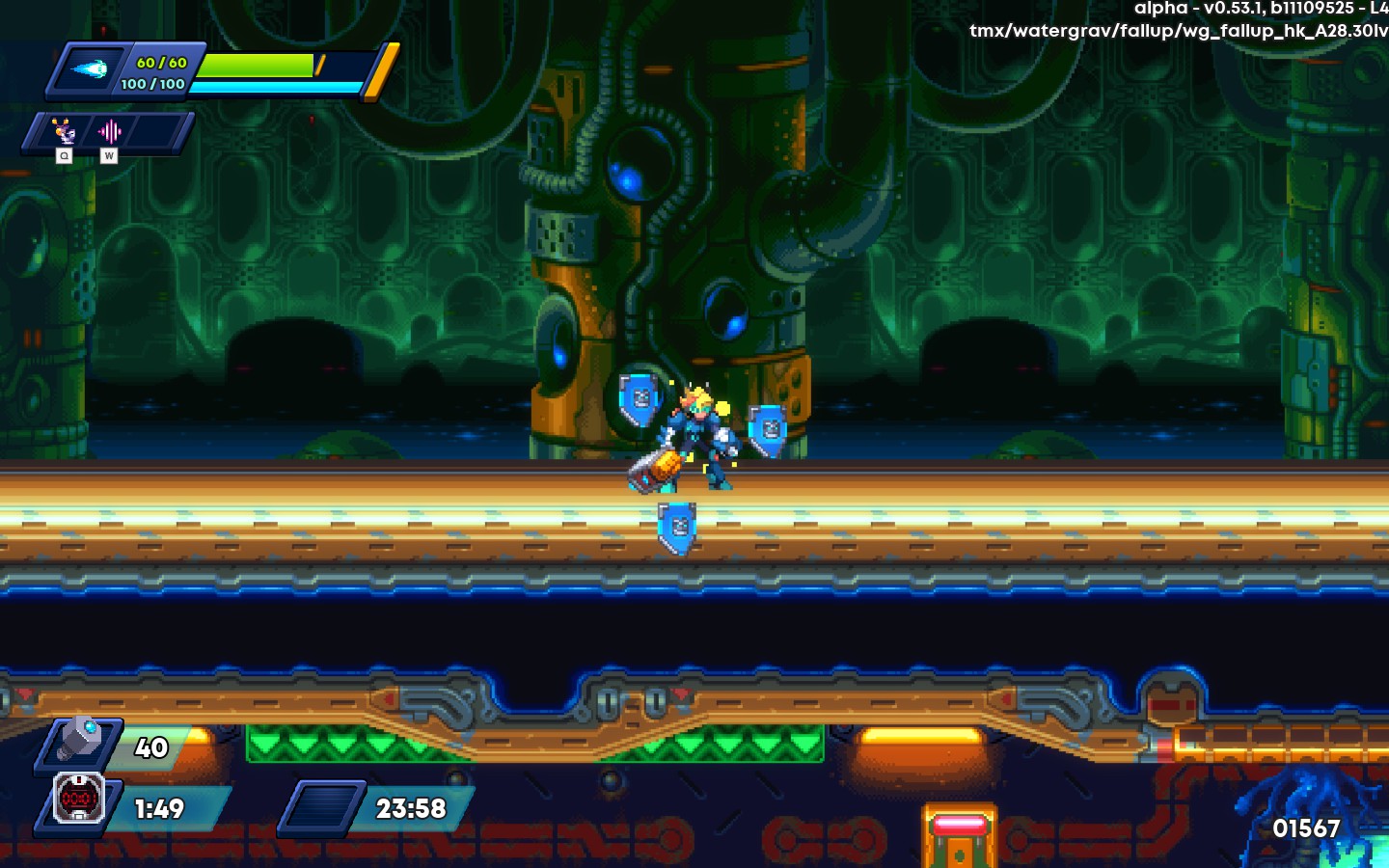The height and width of the screenshot is (868, 1389).
Task: Select the blue buster shot weapon icon
Action: [90, 69]
